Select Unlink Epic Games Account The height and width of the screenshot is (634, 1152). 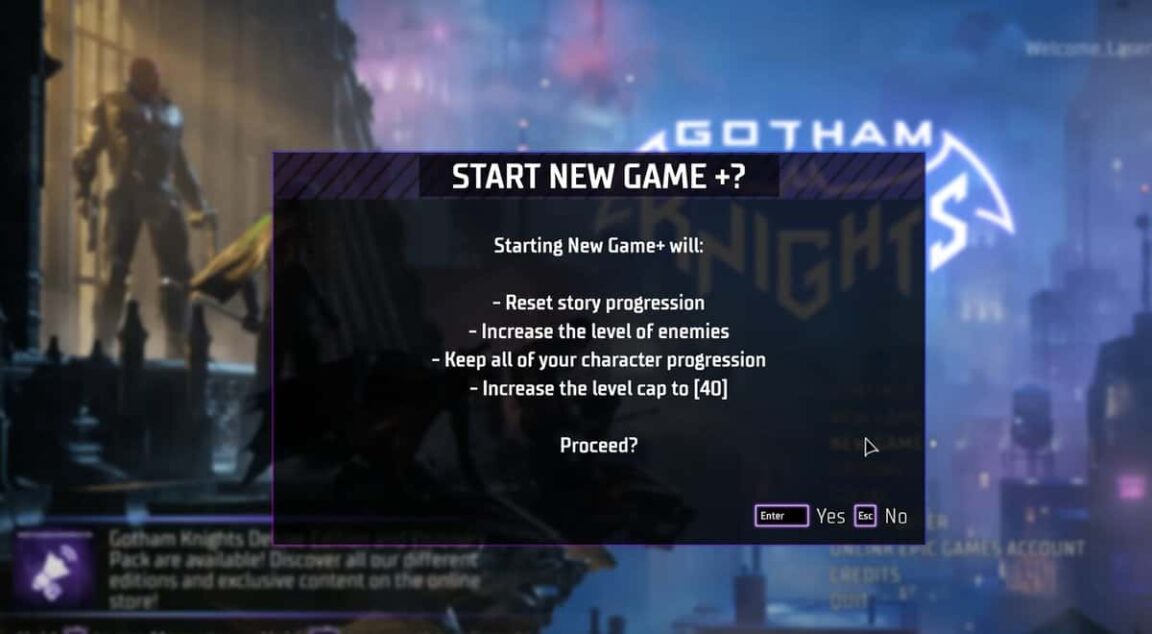[x=957, y=549]
